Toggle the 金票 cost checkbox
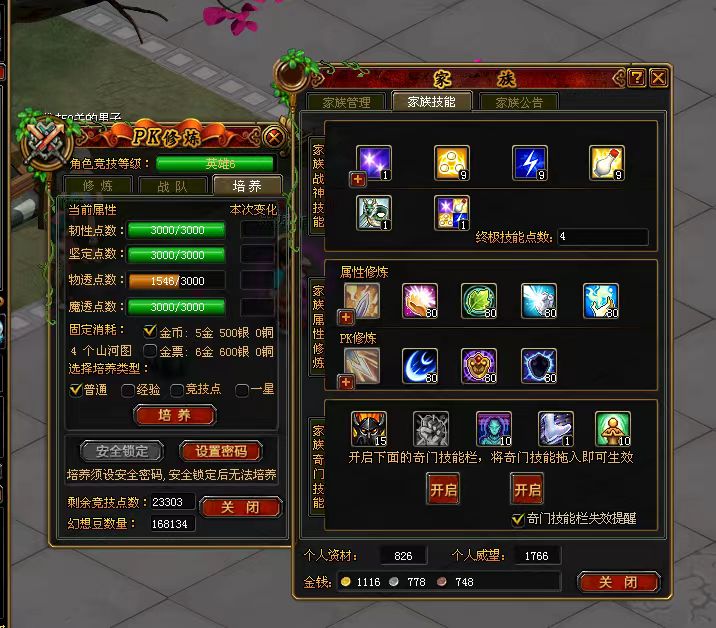The image size is (716, 628). coord(150,351)
